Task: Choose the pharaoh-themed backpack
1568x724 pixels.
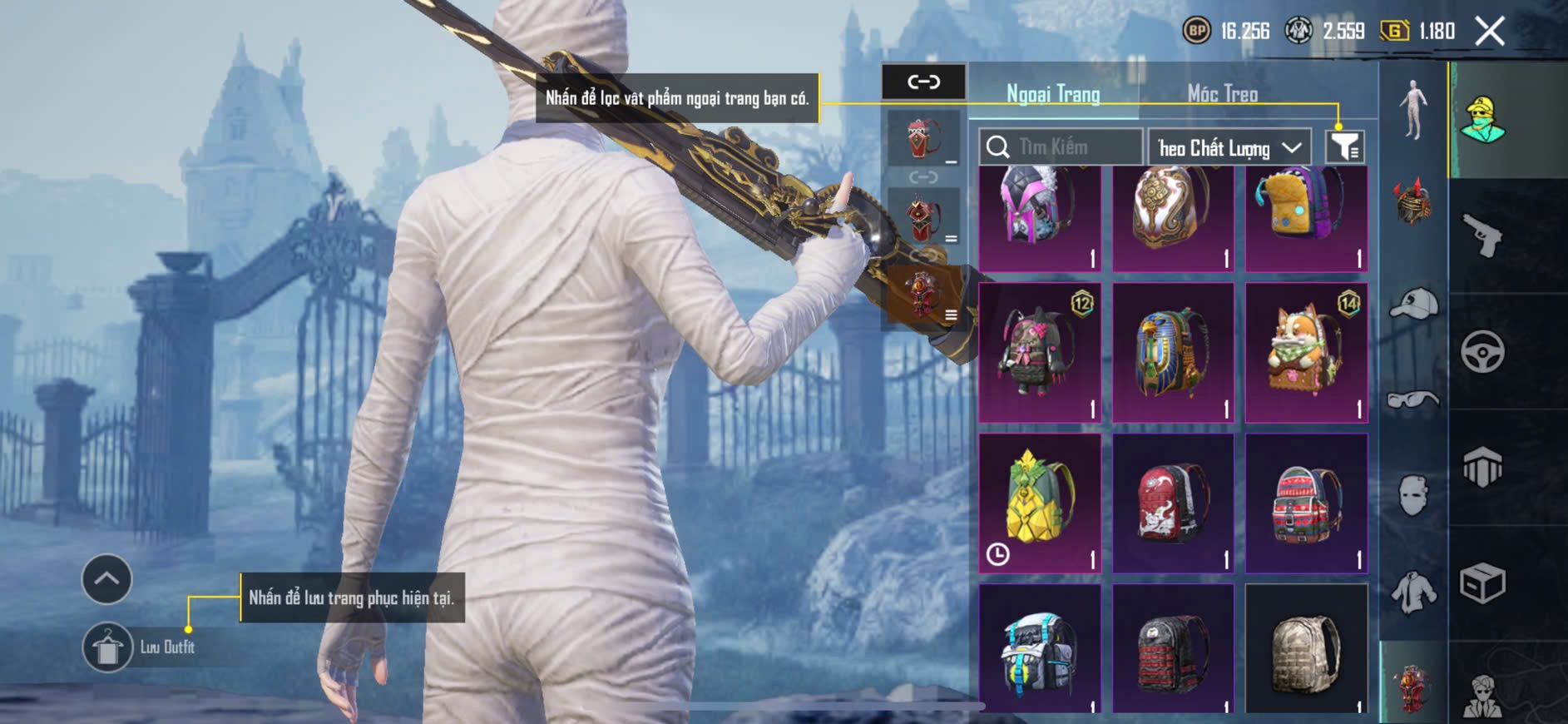Action: click(1173, 352)
